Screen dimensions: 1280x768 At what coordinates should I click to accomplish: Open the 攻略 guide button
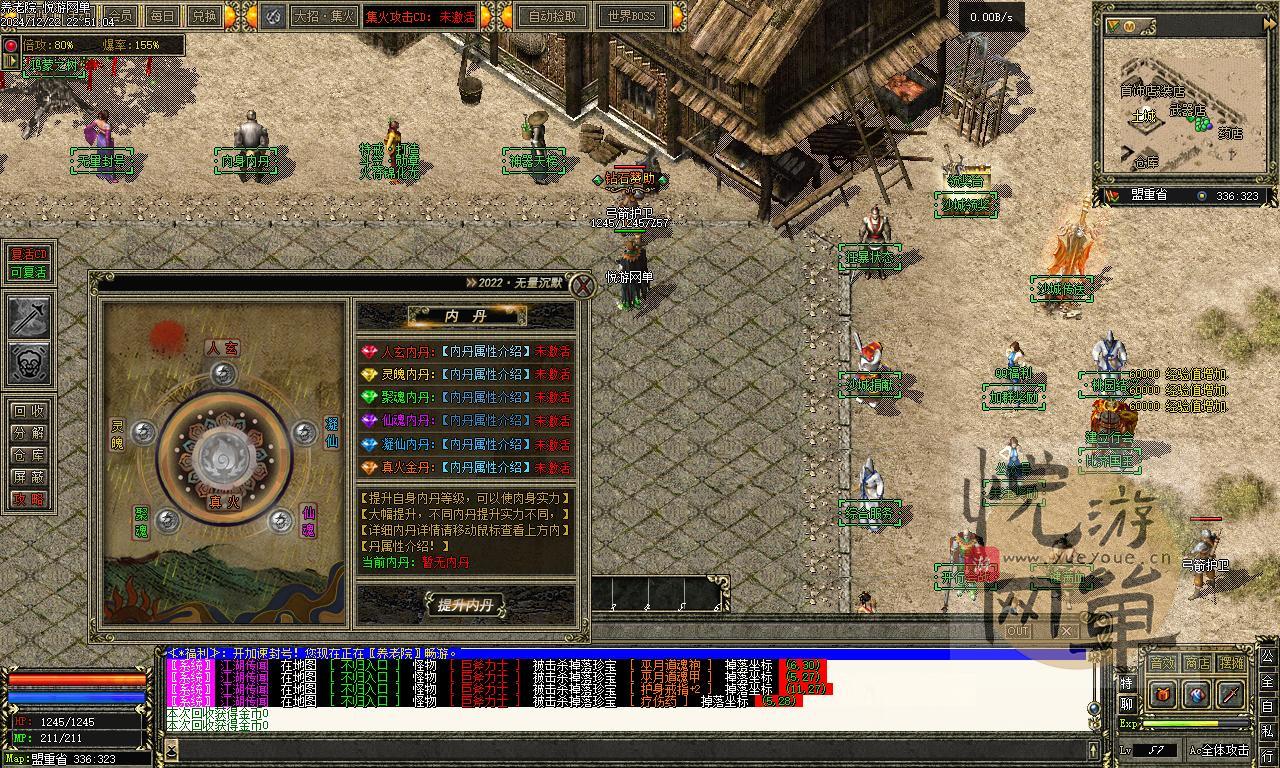pos(28,499)
